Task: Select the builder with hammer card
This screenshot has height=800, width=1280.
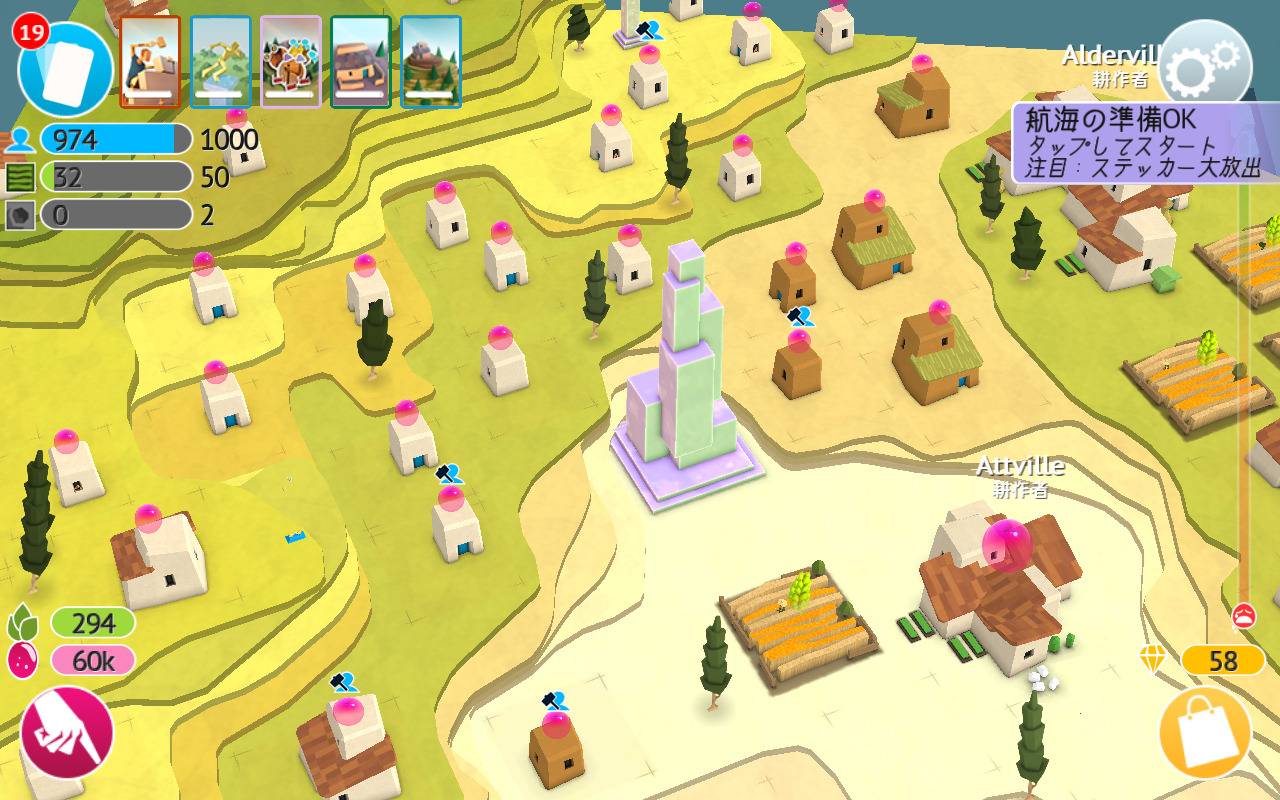Action: (150, 61)
